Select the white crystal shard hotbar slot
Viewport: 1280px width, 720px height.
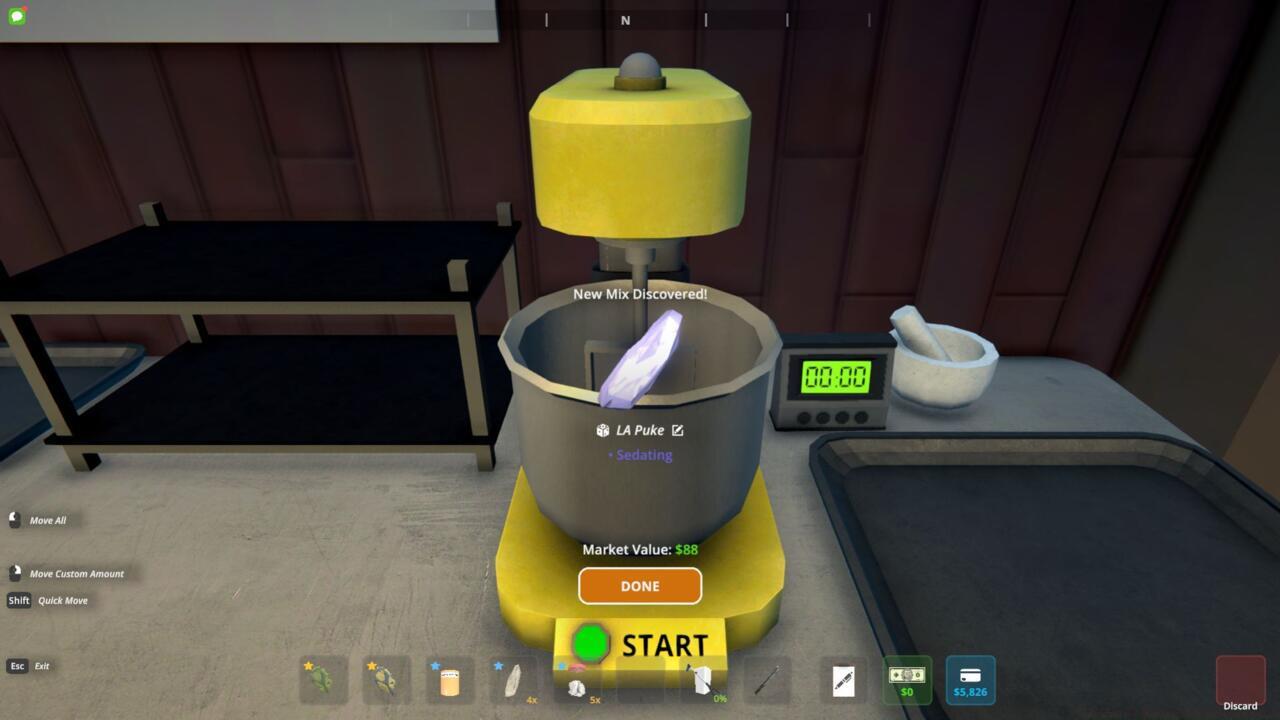coord(510,680)
